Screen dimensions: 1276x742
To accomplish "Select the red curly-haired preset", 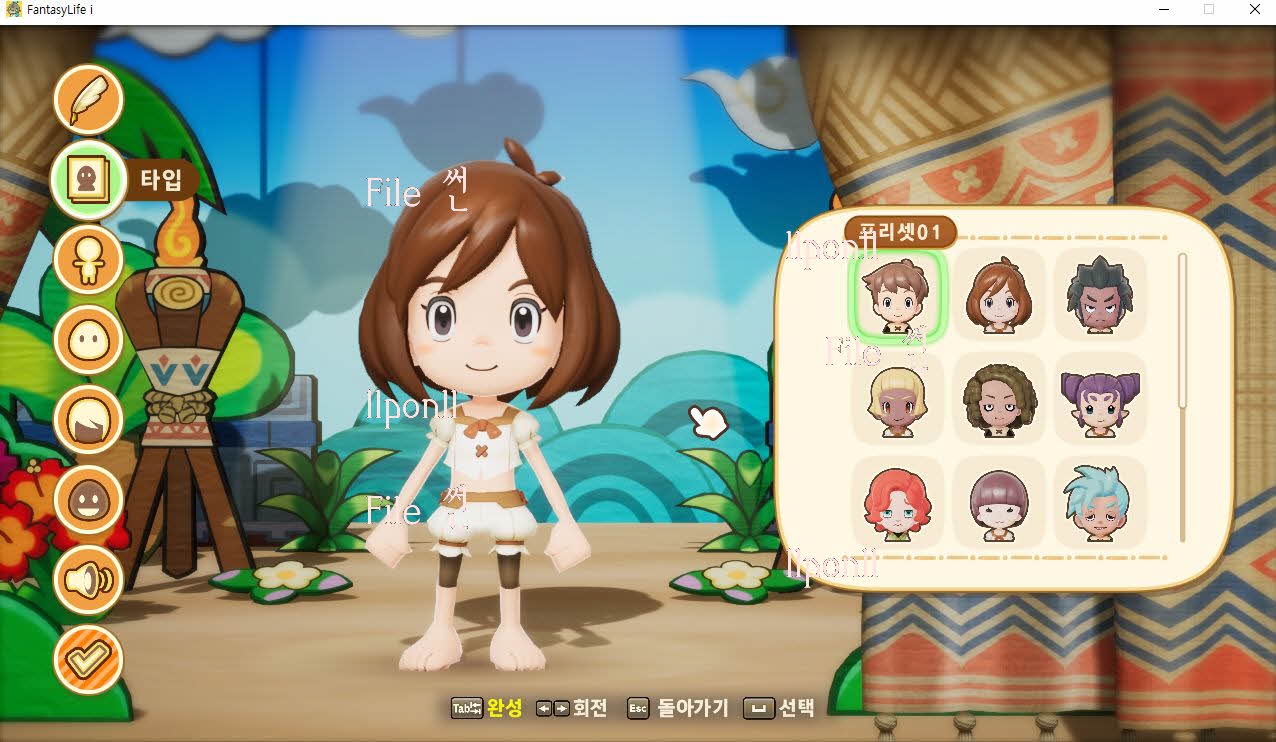I will (895, 503).
